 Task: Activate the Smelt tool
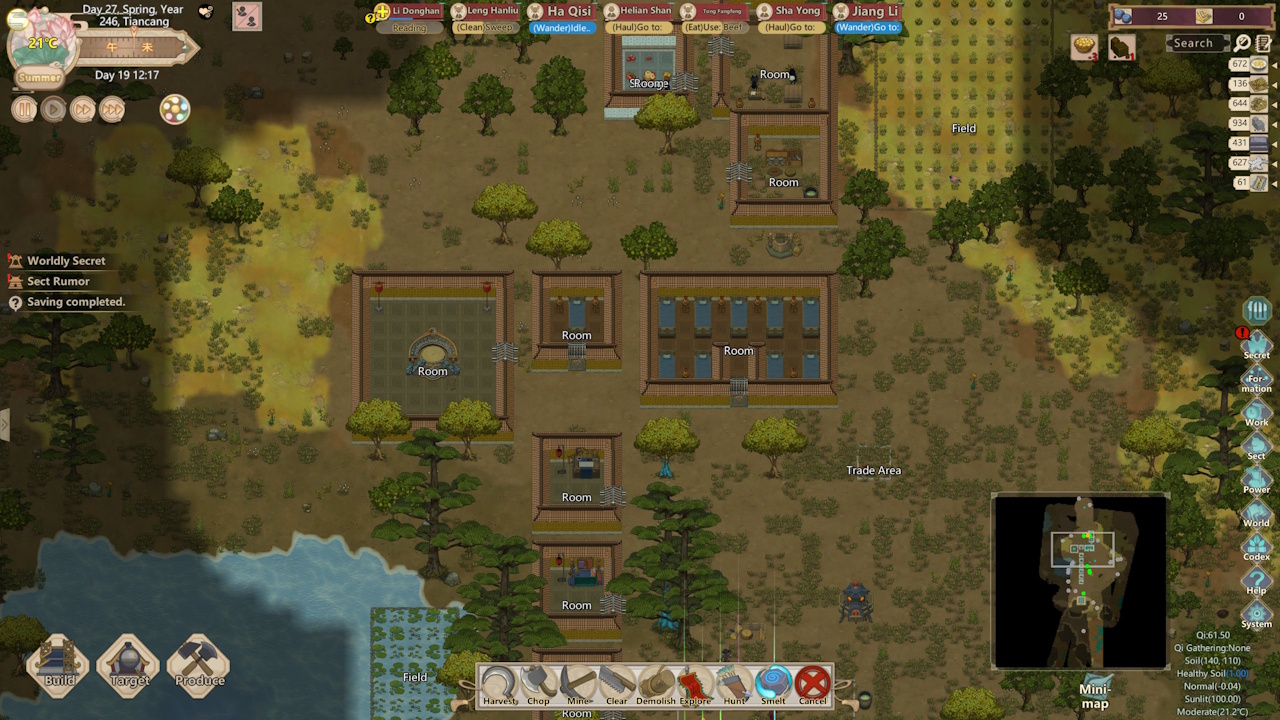[x=773, y=684]
